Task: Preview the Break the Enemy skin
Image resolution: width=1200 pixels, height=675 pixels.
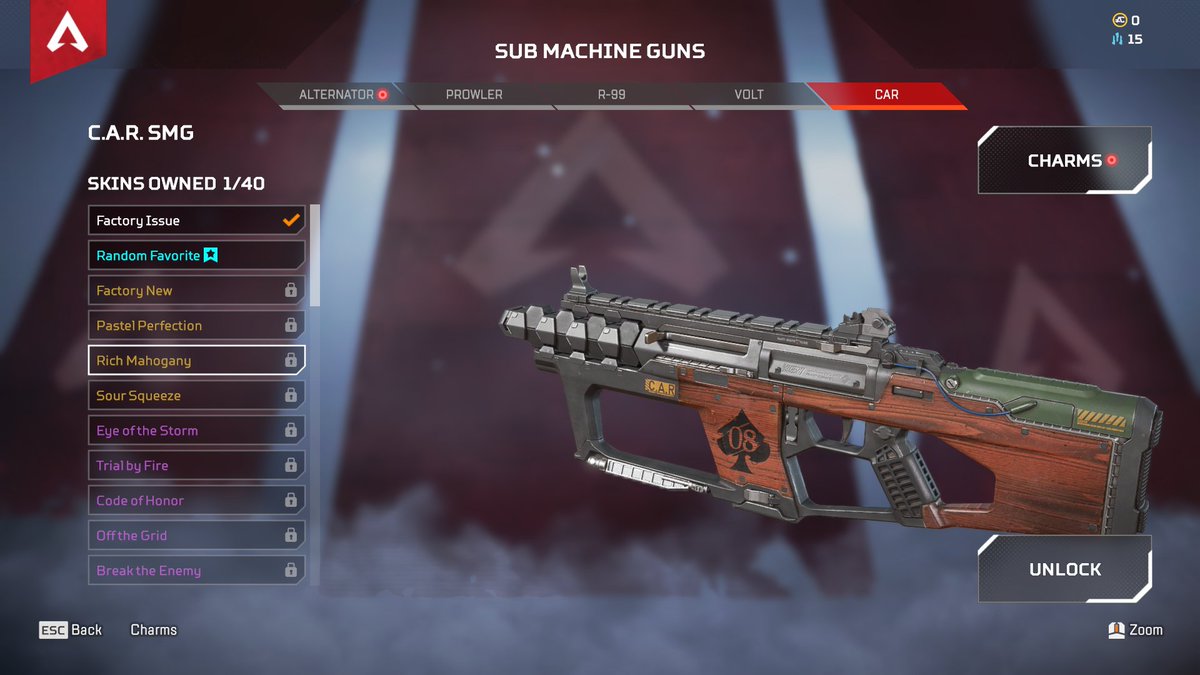Action: pos(196,571)
